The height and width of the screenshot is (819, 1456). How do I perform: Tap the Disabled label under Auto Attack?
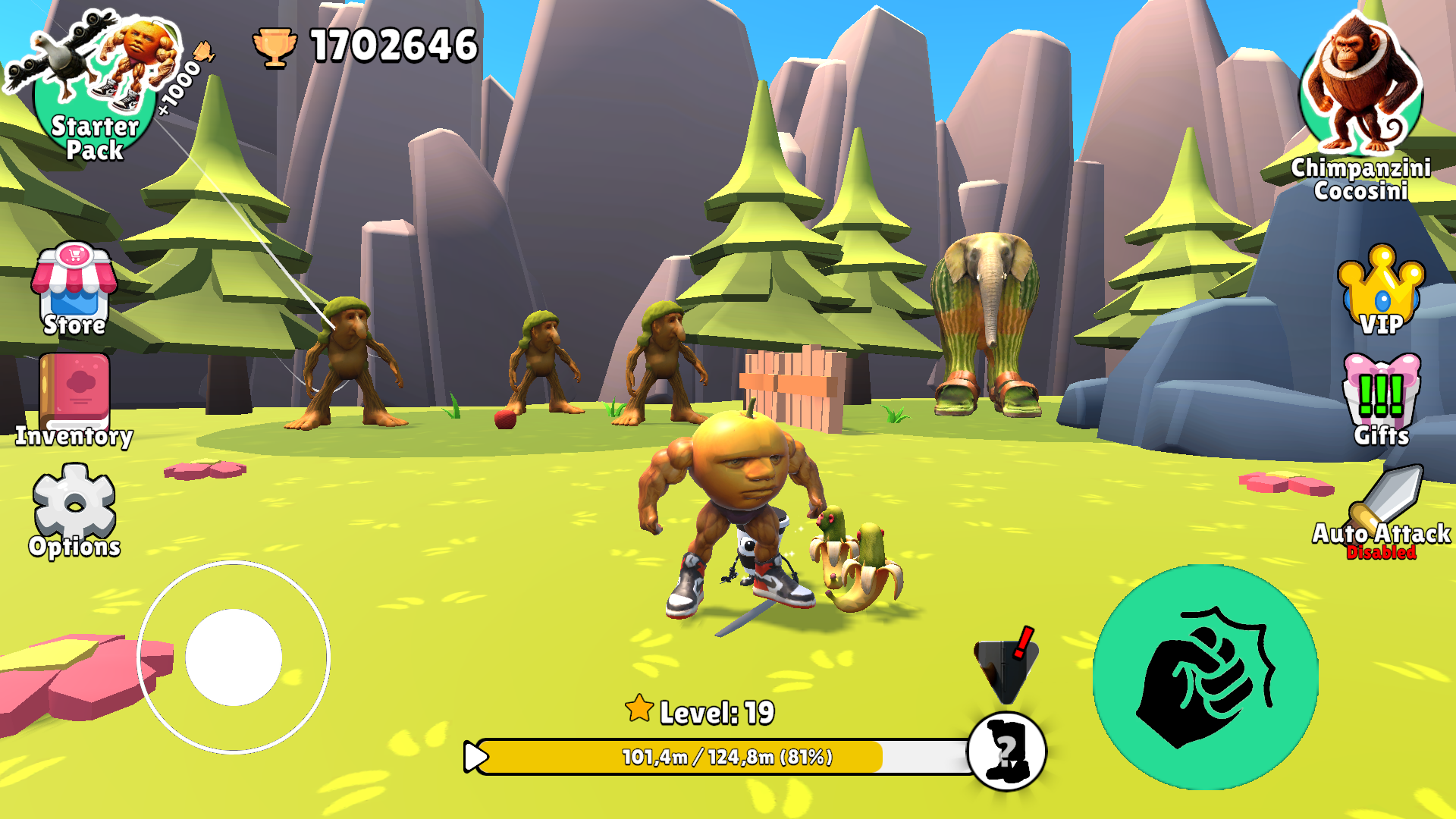click(x=1381, y=554)
